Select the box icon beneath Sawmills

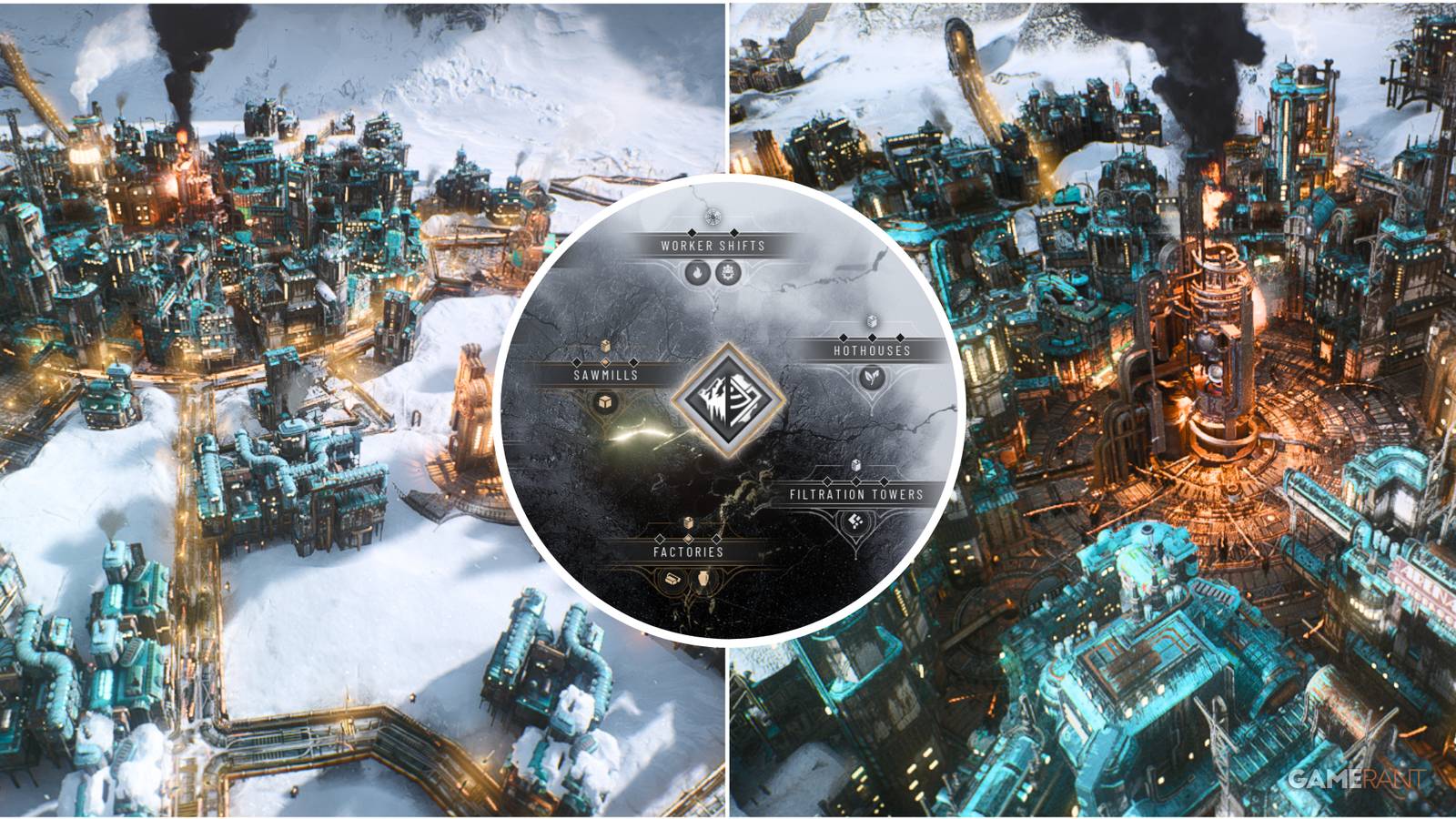(x=603, y=403)
